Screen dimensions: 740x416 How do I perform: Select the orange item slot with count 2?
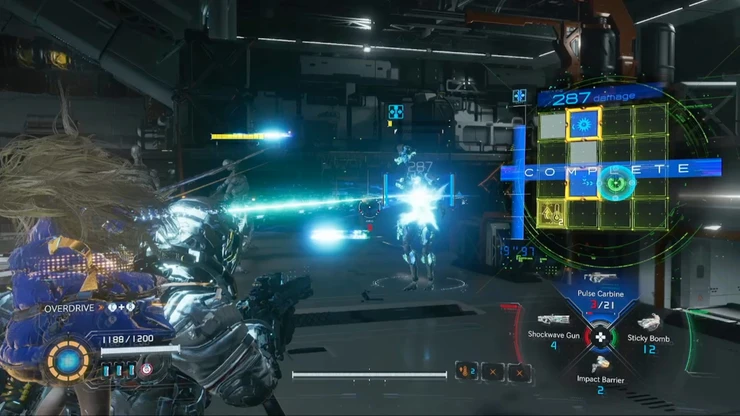click(466, 371)
